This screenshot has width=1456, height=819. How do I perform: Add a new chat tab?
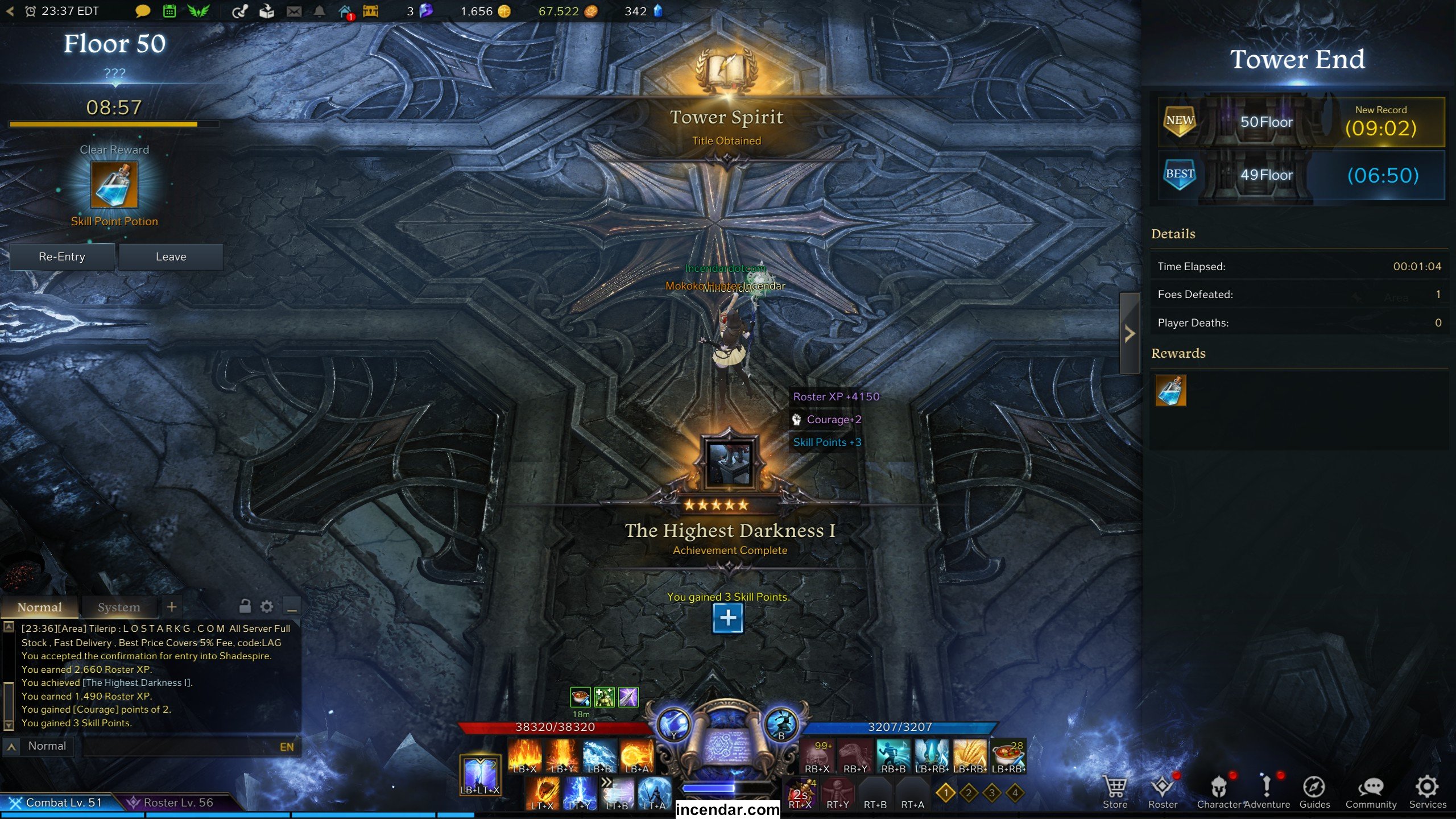coord(172,607)
